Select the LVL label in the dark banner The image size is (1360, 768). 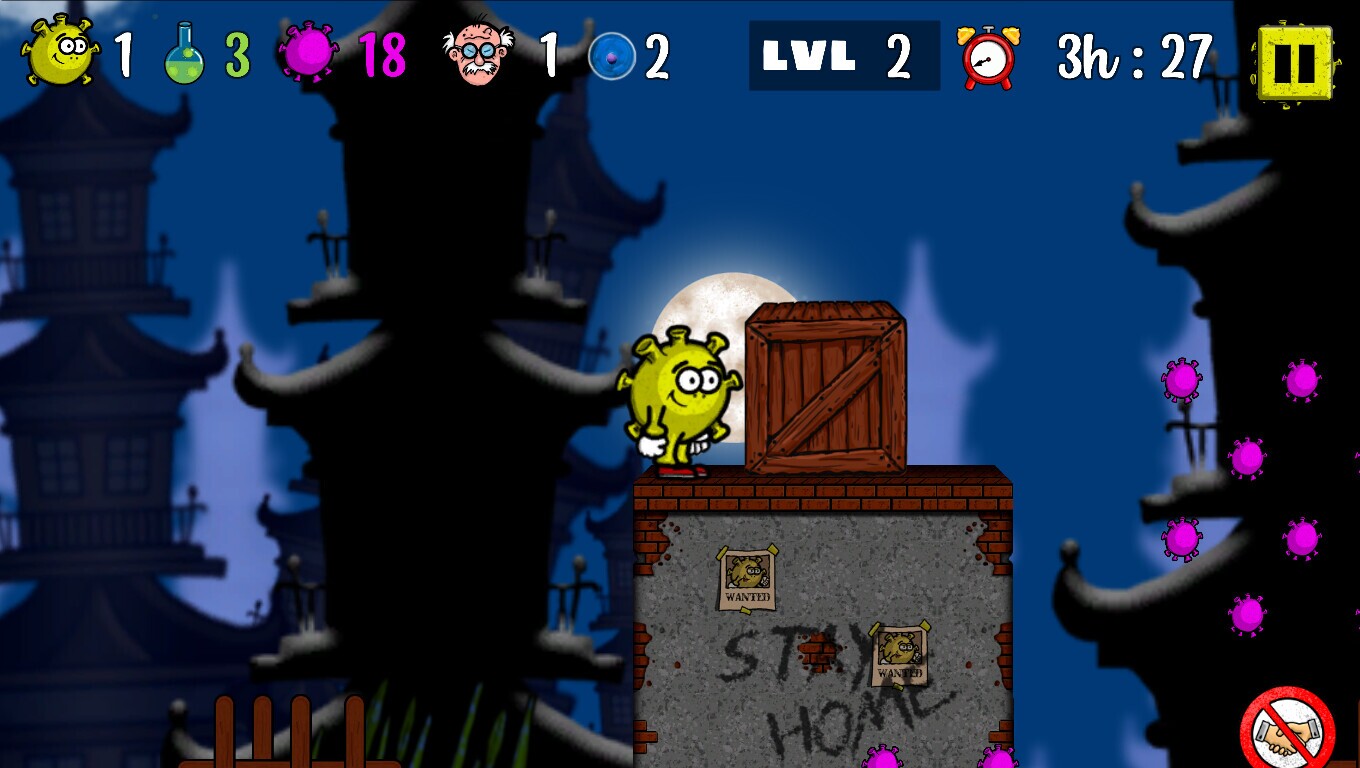pos(810,55)
